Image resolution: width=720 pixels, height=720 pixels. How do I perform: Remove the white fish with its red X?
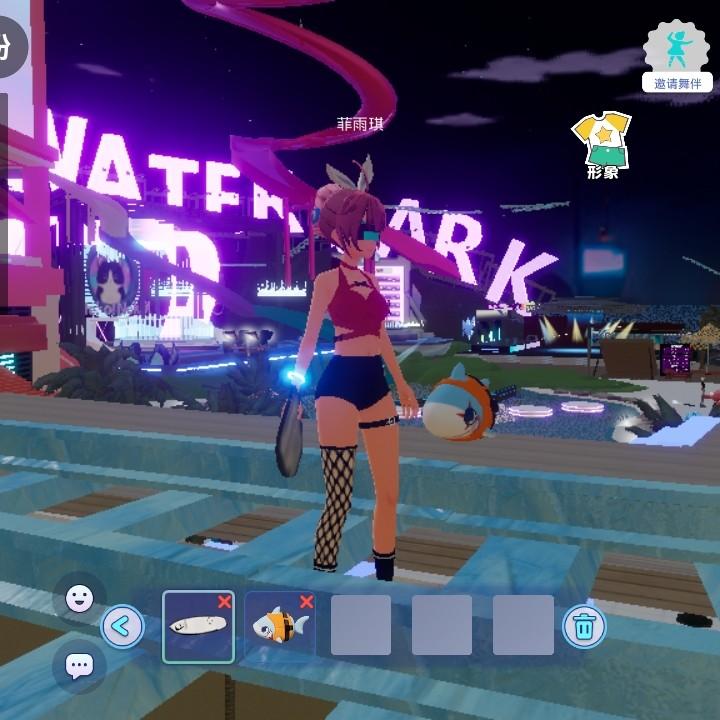[x=224, y=602]
